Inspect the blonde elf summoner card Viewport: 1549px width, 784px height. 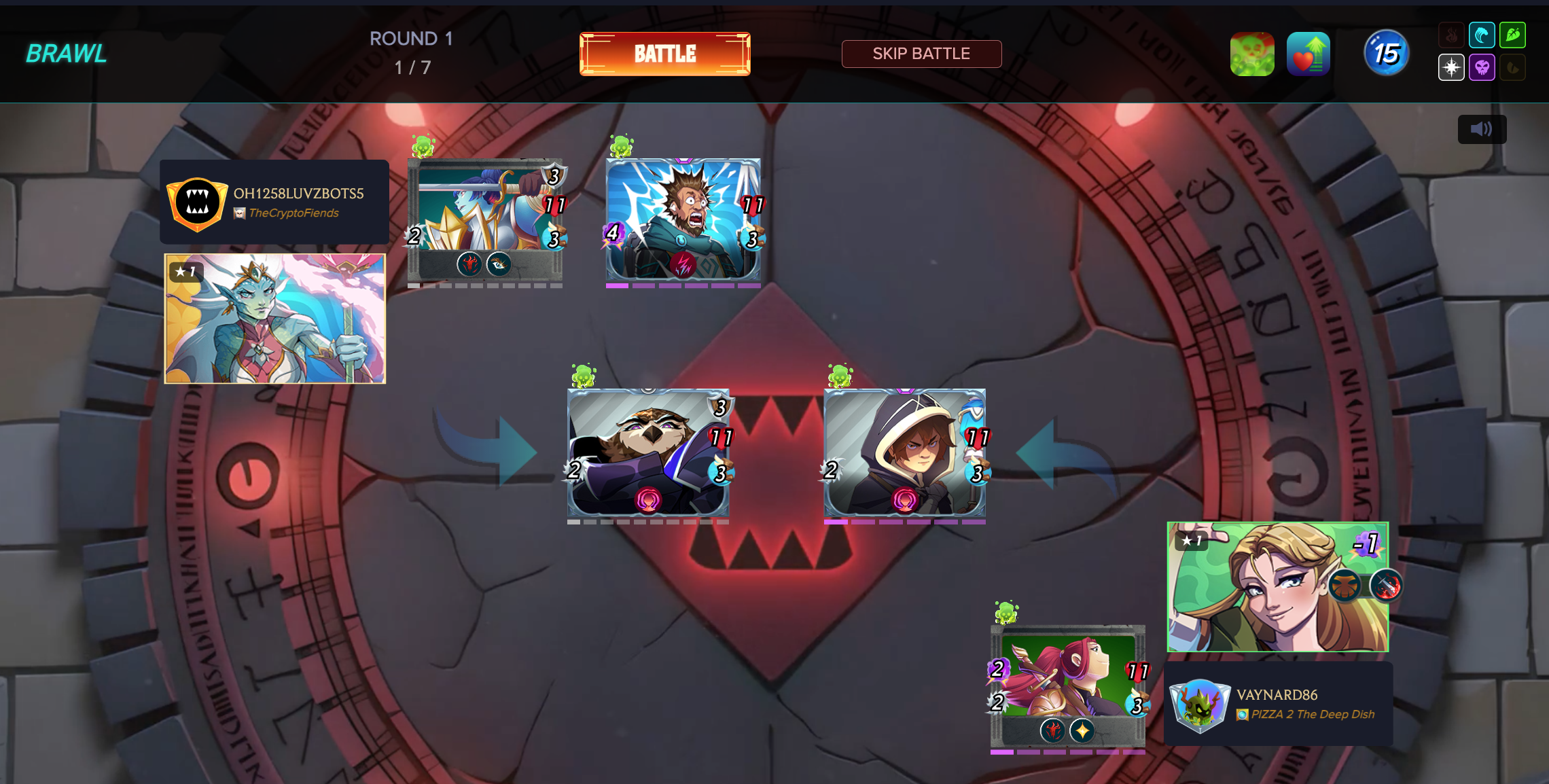(x=1277, y=587)
